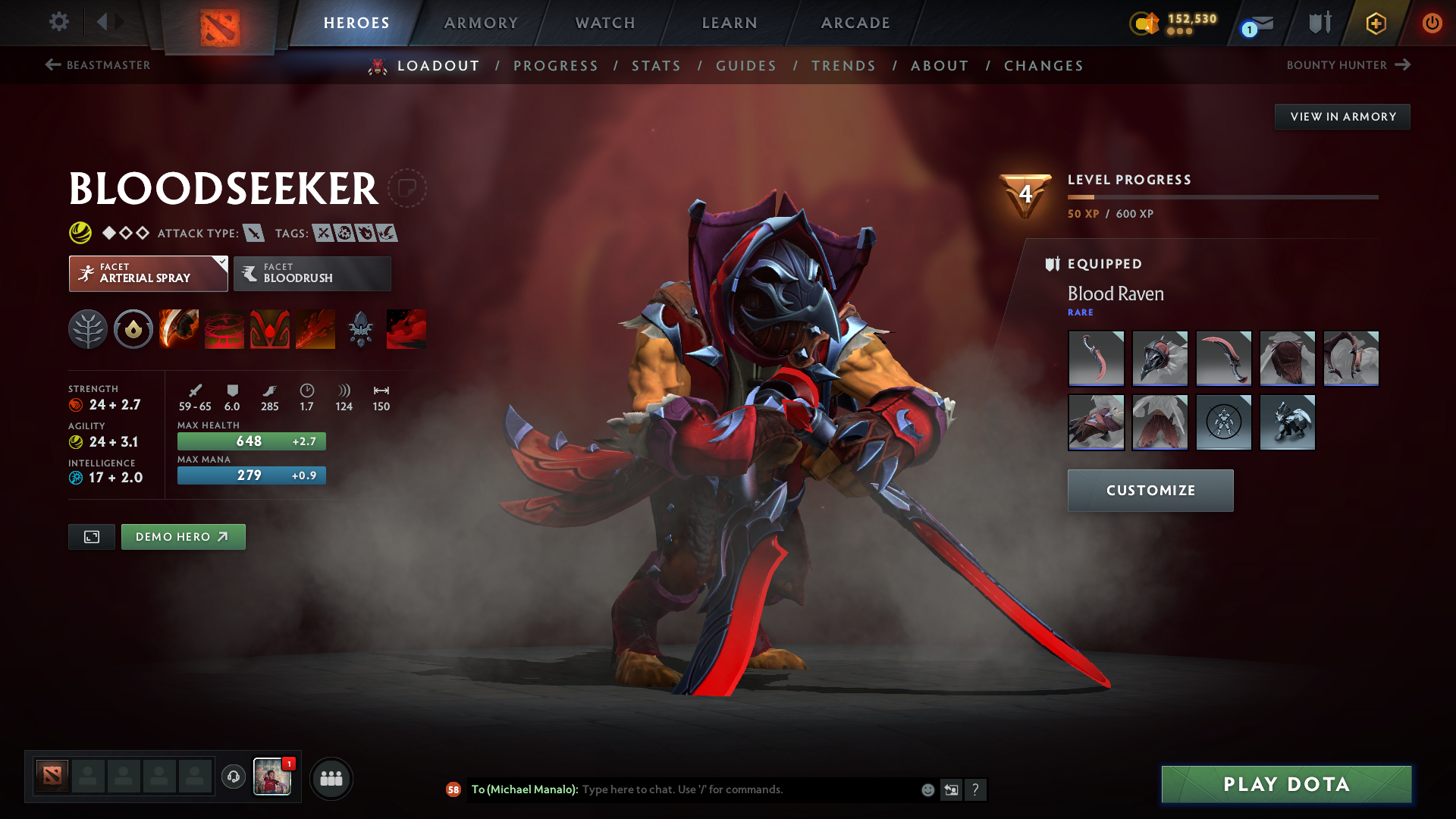Screen dimensions: 1456x819
Task: Click the melee attack type icon
Action: coord(253,233)
